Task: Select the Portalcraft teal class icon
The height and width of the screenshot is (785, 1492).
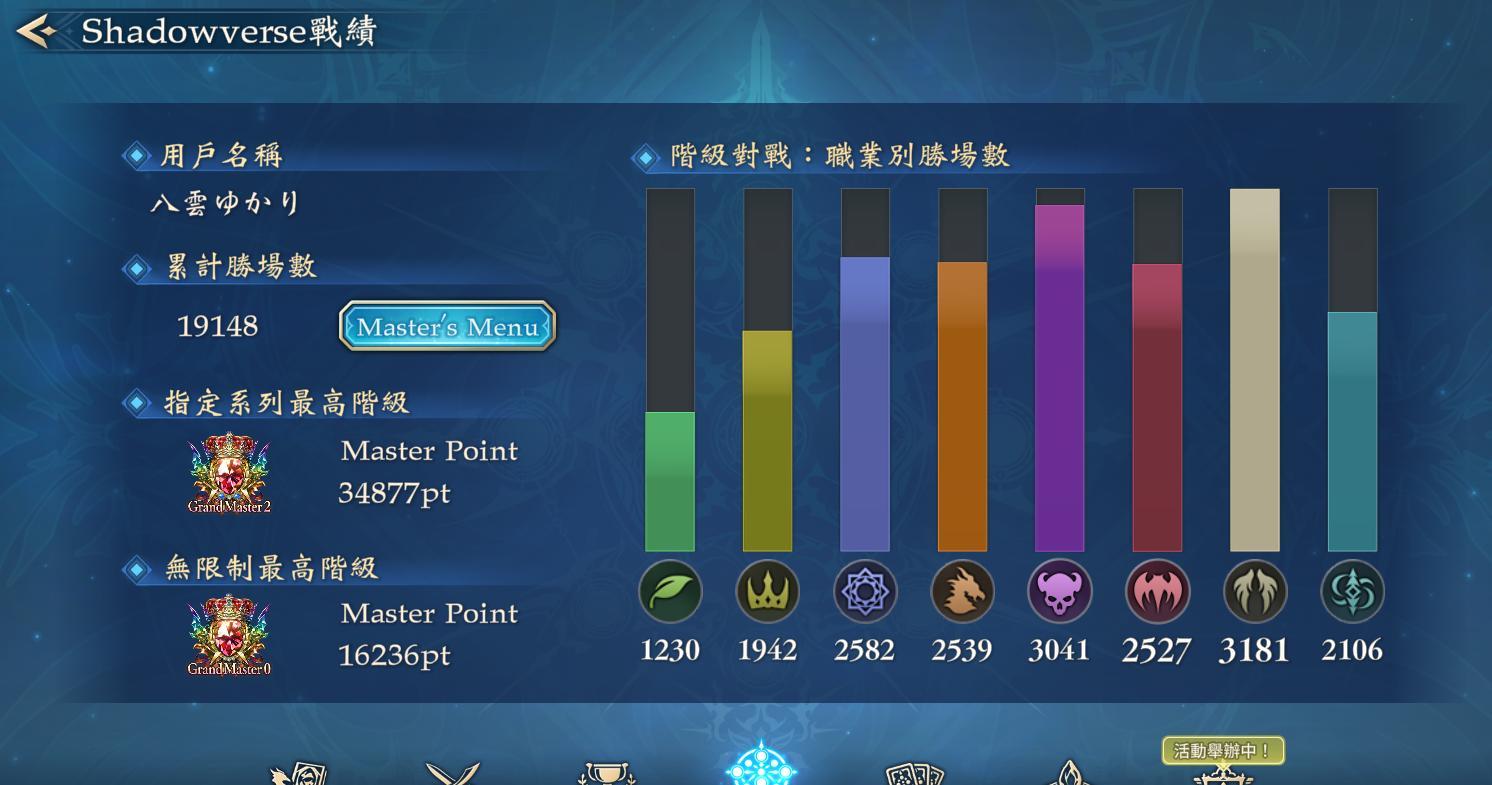Action: [1352, 591]
